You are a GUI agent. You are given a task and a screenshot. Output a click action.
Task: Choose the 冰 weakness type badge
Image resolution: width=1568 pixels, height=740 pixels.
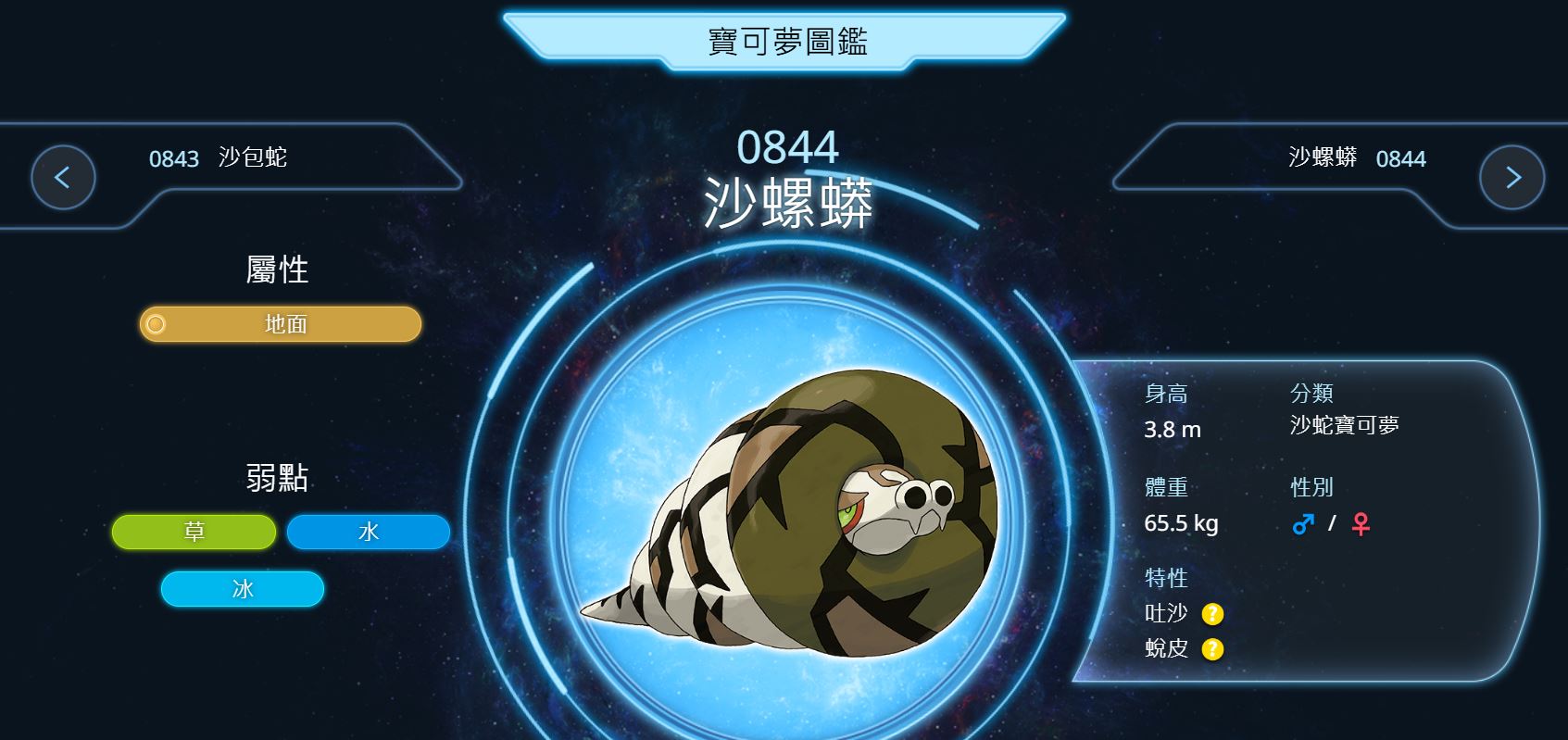(243, 589)
